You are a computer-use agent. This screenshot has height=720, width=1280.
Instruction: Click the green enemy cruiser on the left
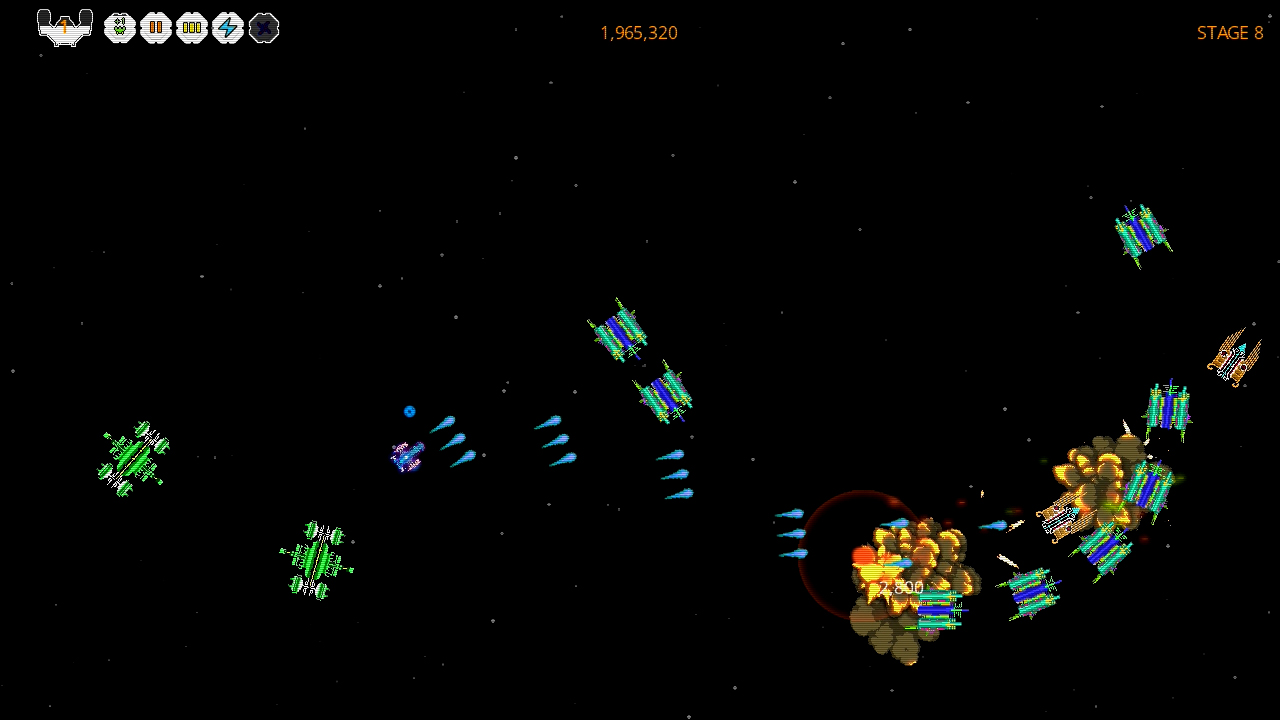133,458
